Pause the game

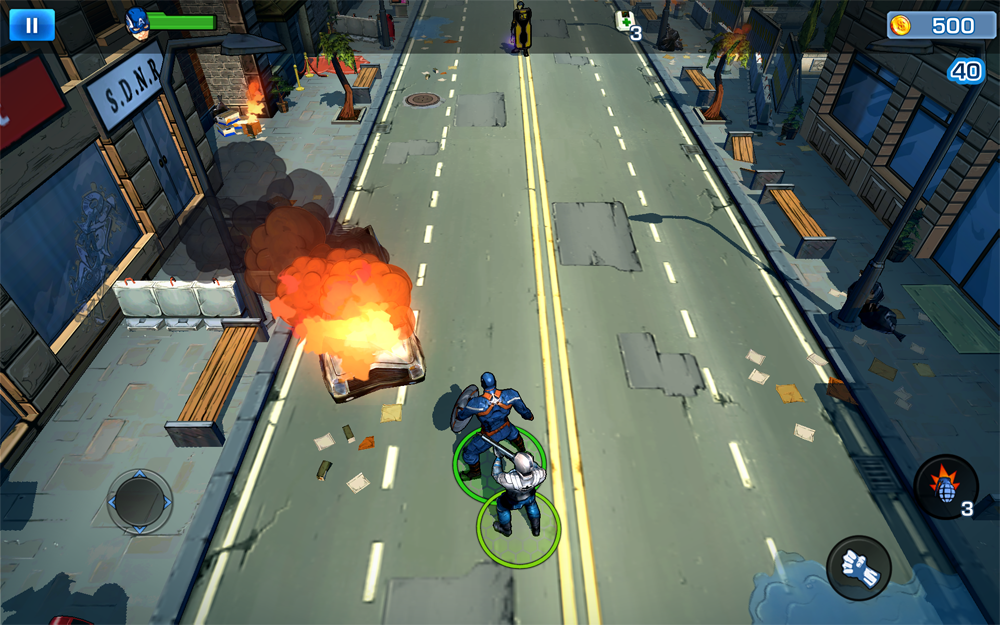click(x=32, y=24)
